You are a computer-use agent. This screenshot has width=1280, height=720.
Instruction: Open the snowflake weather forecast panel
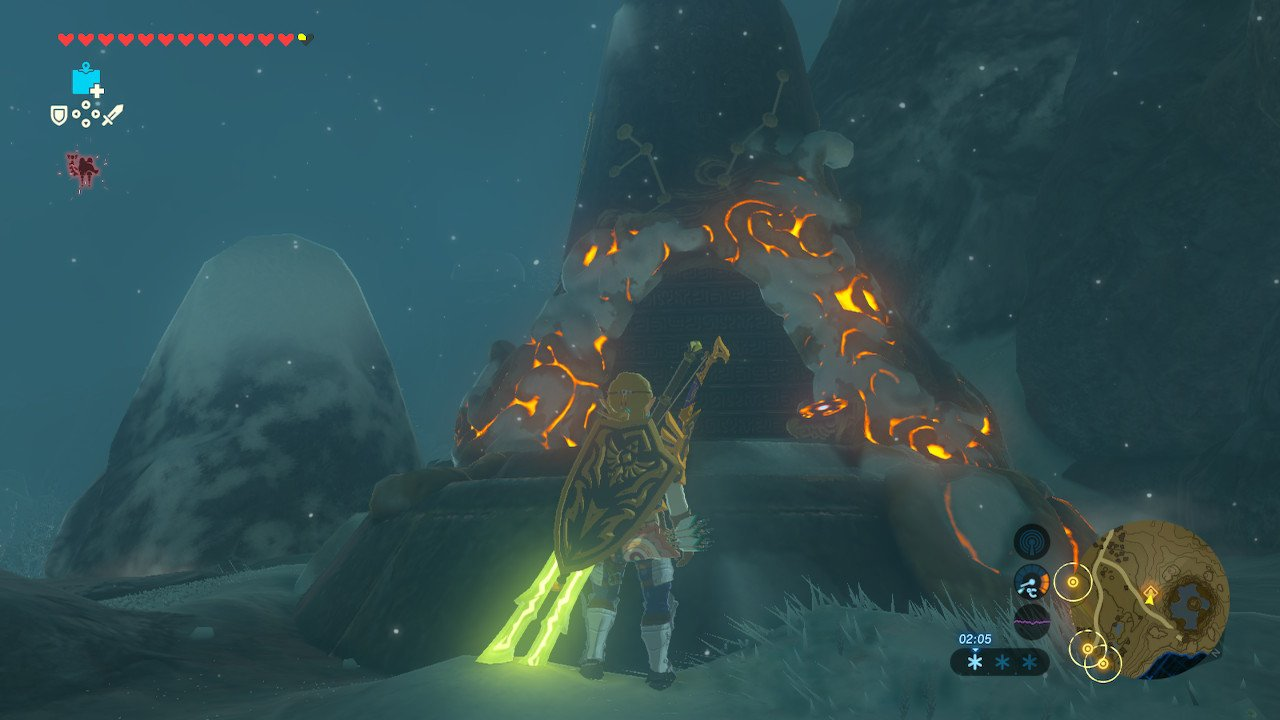tap(999, 662)
